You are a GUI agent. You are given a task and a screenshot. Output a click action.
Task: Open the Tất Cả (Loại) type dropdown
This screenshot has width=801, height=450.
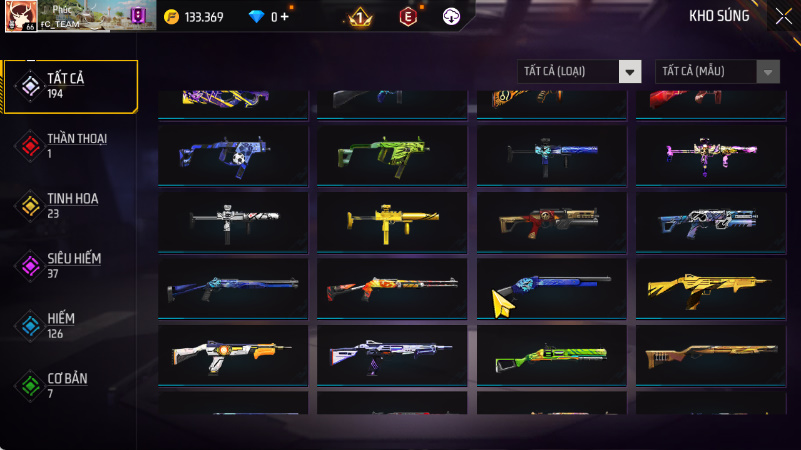tap(579, 71)
